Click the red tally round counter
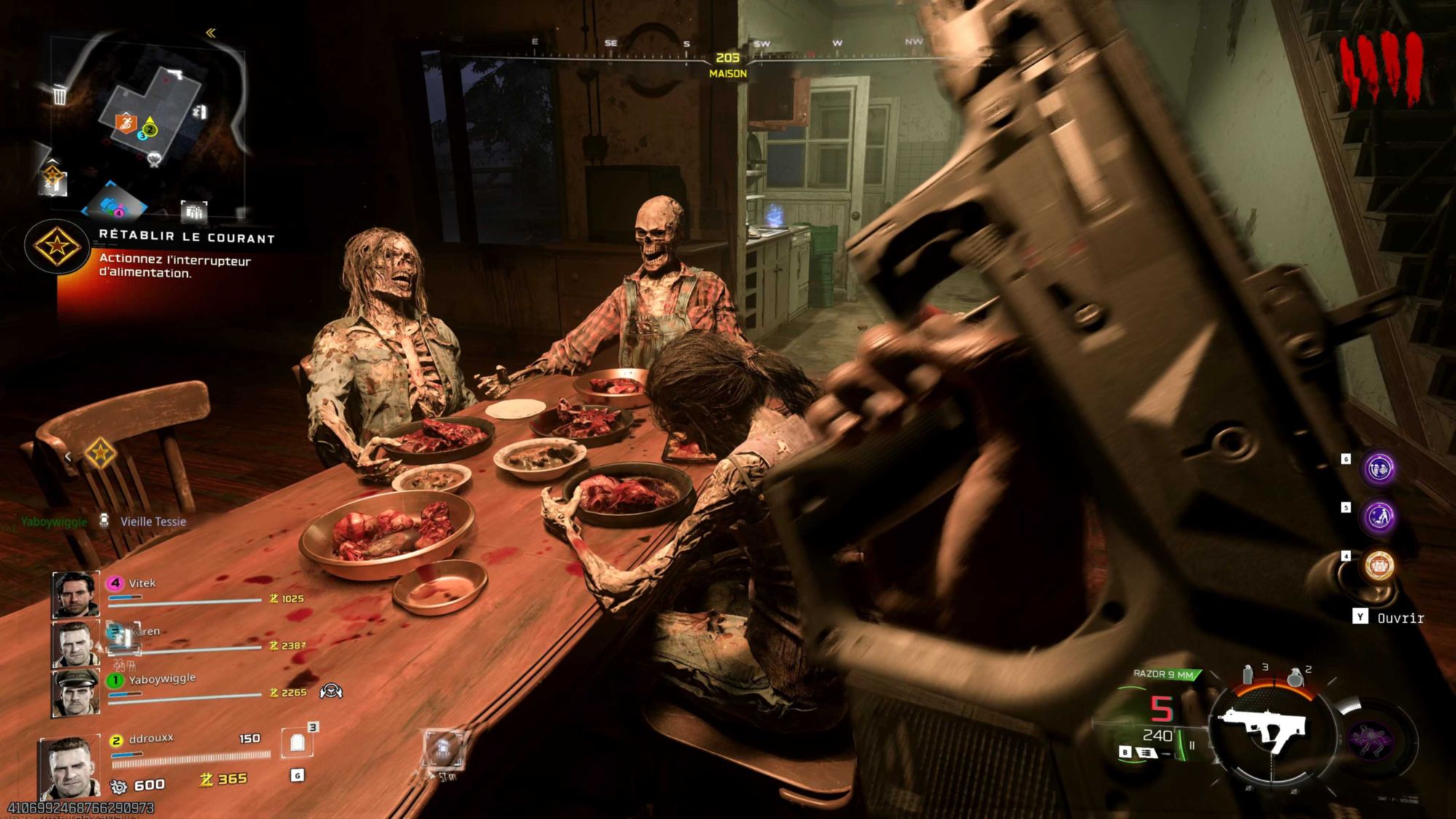 (x=1381, y=69)
